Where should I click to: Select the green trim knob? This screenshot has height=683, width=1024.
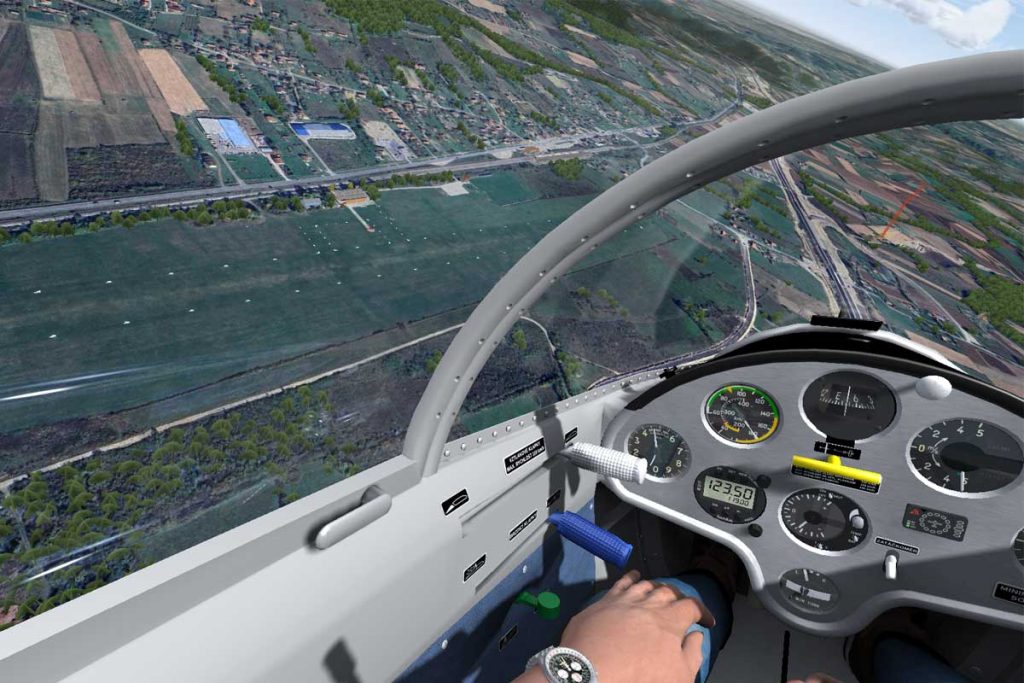point(541,602)
